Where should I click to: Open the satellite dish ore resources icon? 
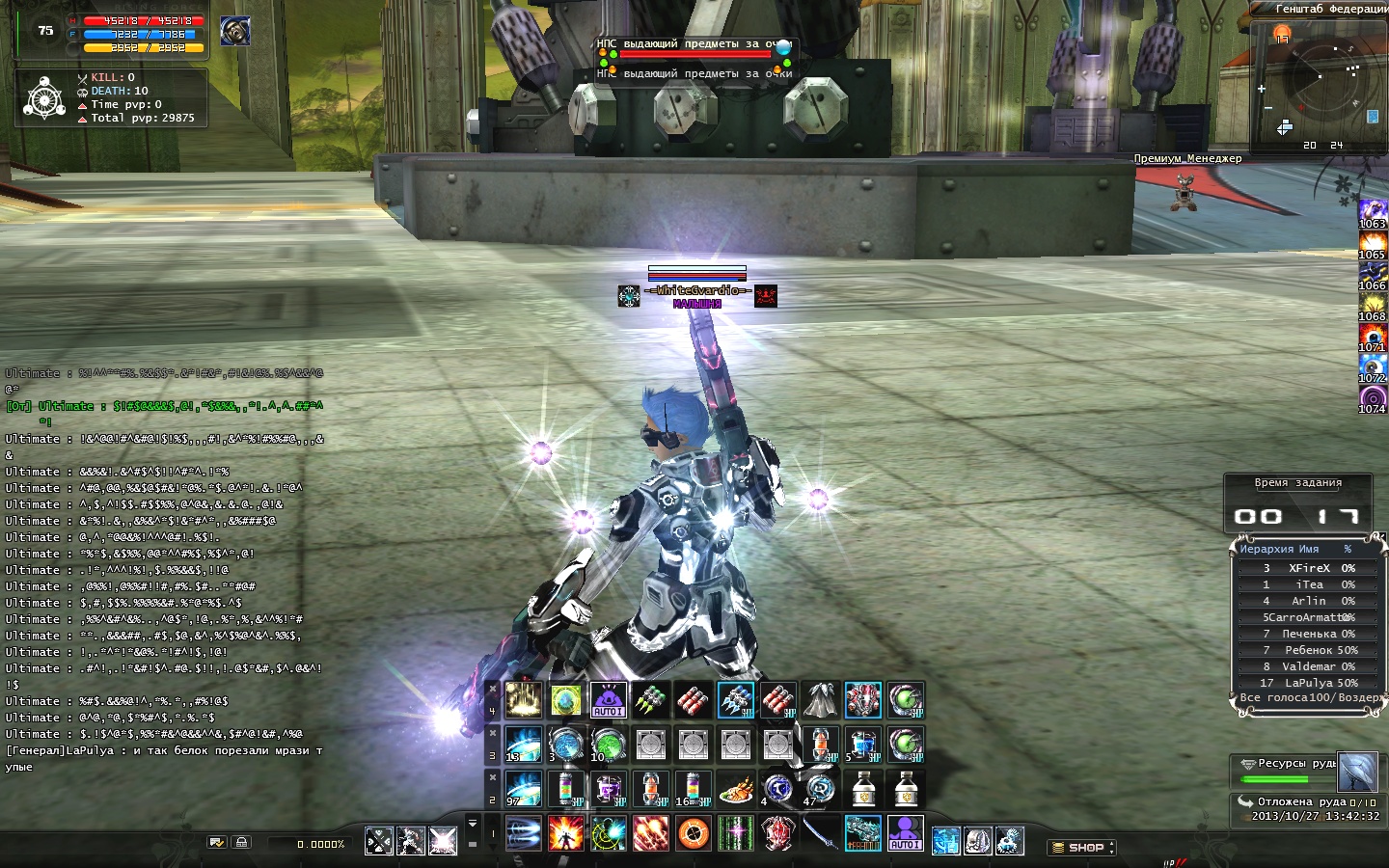click(x=1357, y=771)
